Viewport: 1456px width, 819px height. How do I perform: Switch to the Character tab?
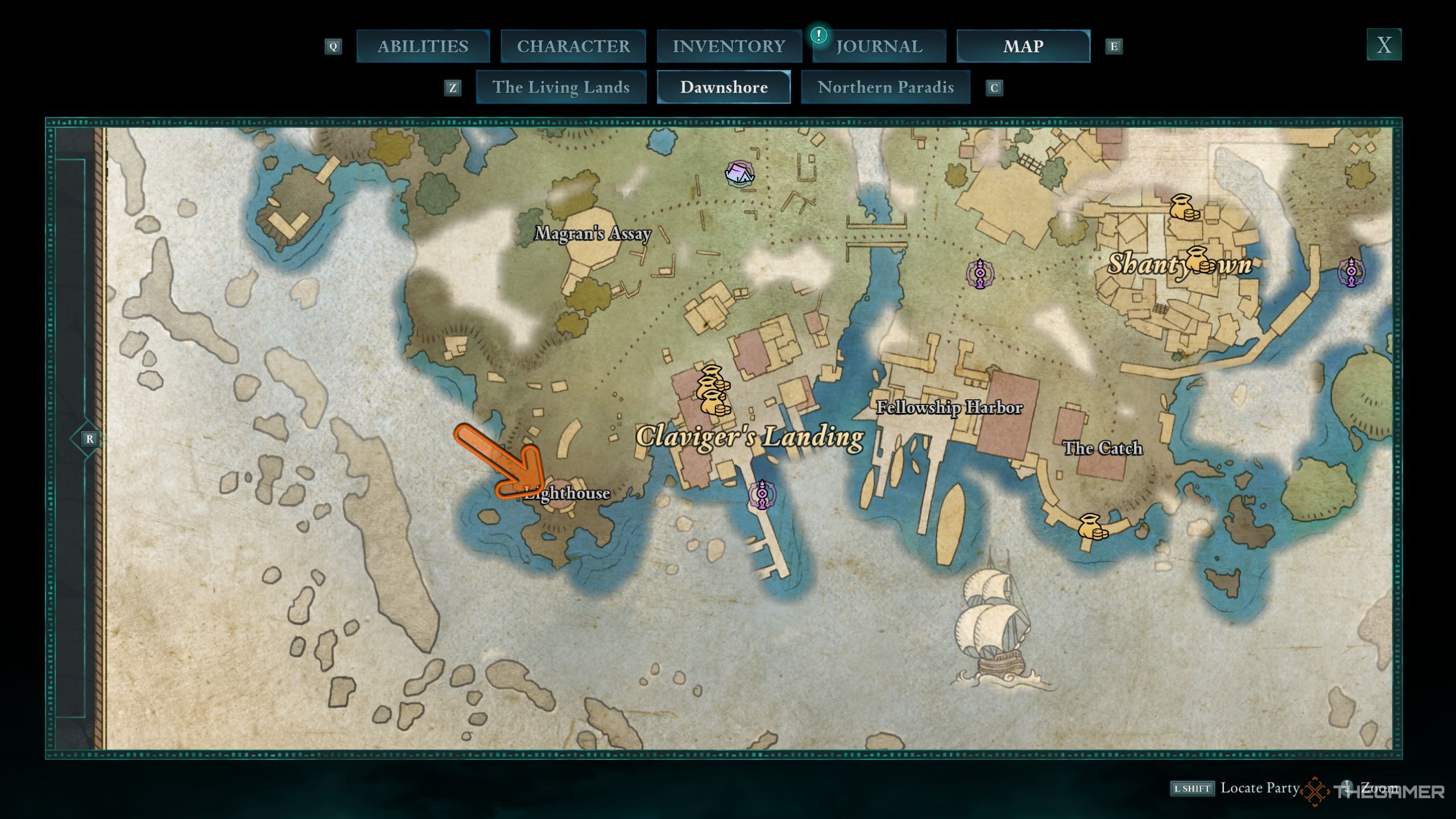click(573, 46)
